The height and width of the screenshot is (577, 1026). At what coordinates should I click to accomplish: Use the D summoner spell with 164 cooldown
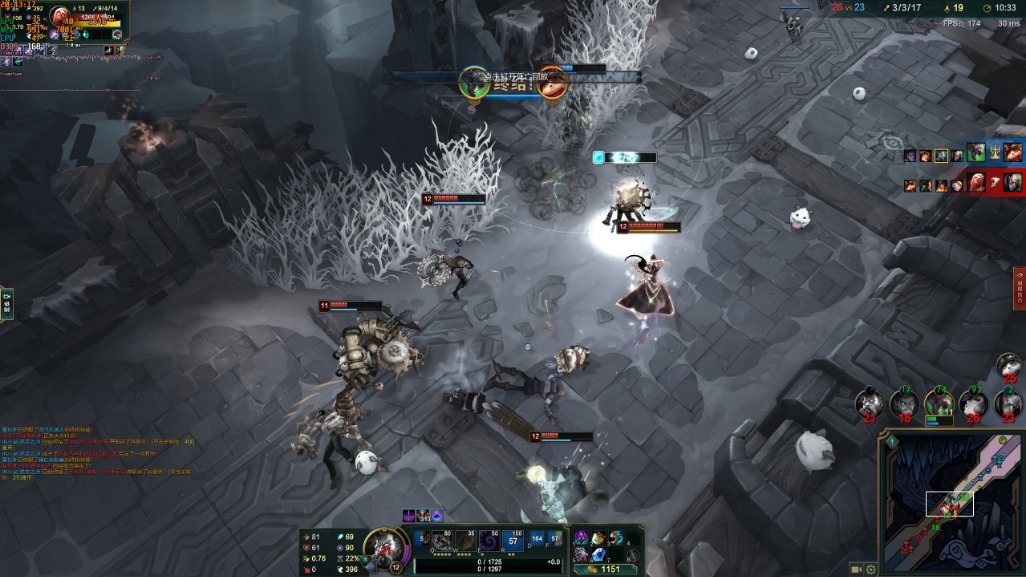[x=538, y=541]
